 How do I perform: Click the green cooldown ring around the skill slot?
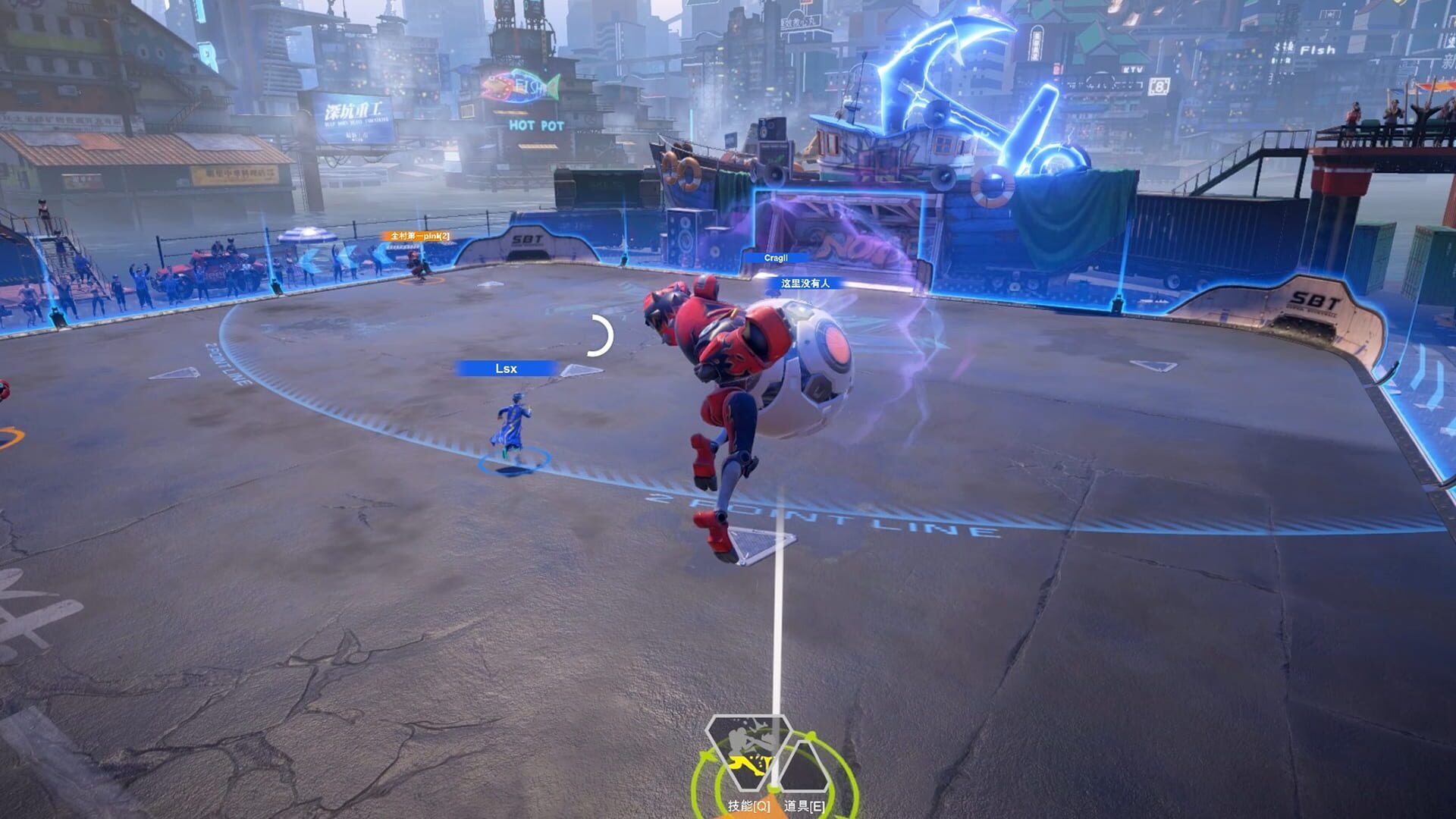(x=694, y=777)
